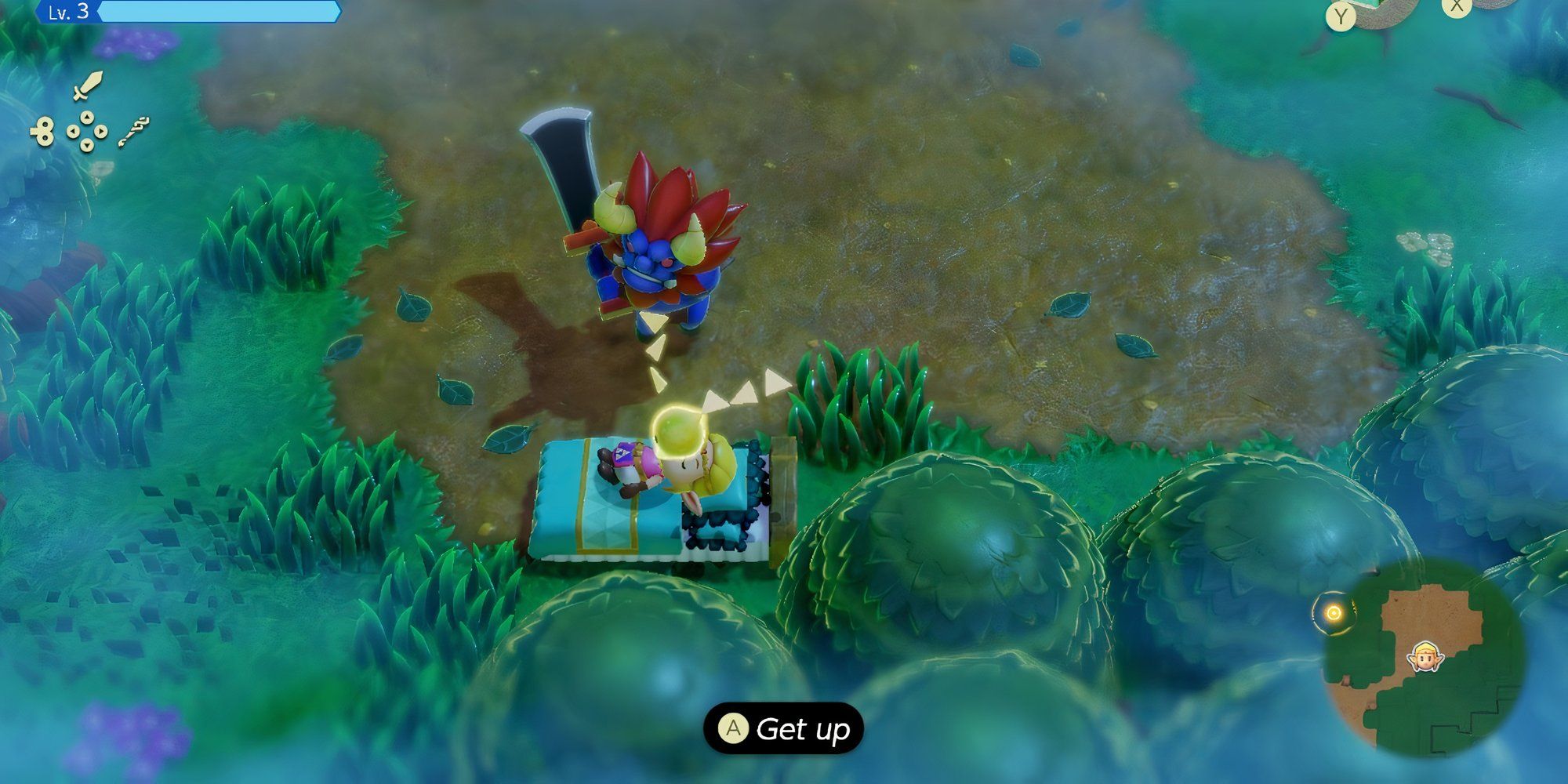Click the d-pad icon below the sword
Image resolution: width=1568 pixels, height=784 pixels.
point(87,130)
